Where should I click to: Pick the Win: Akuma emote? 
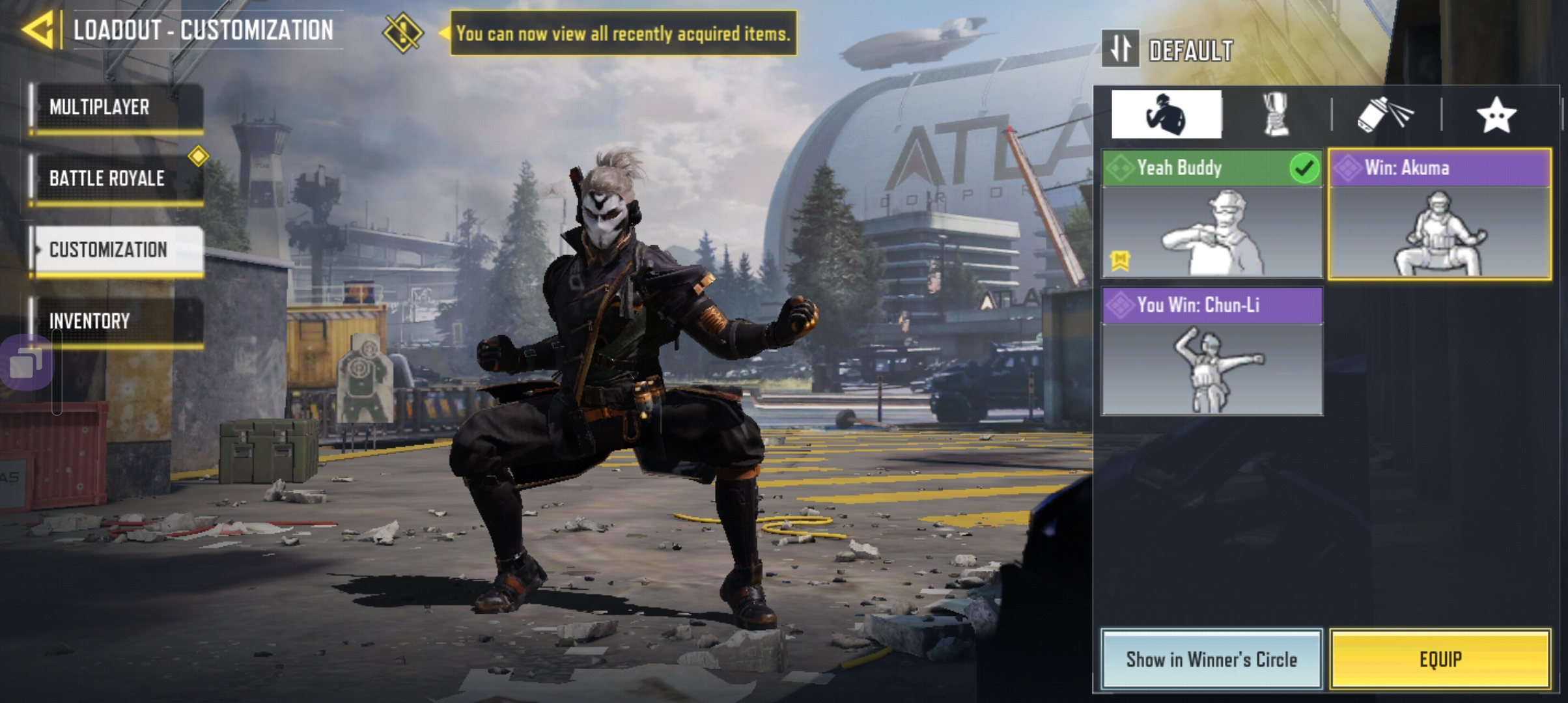(x=1439, y=215)
